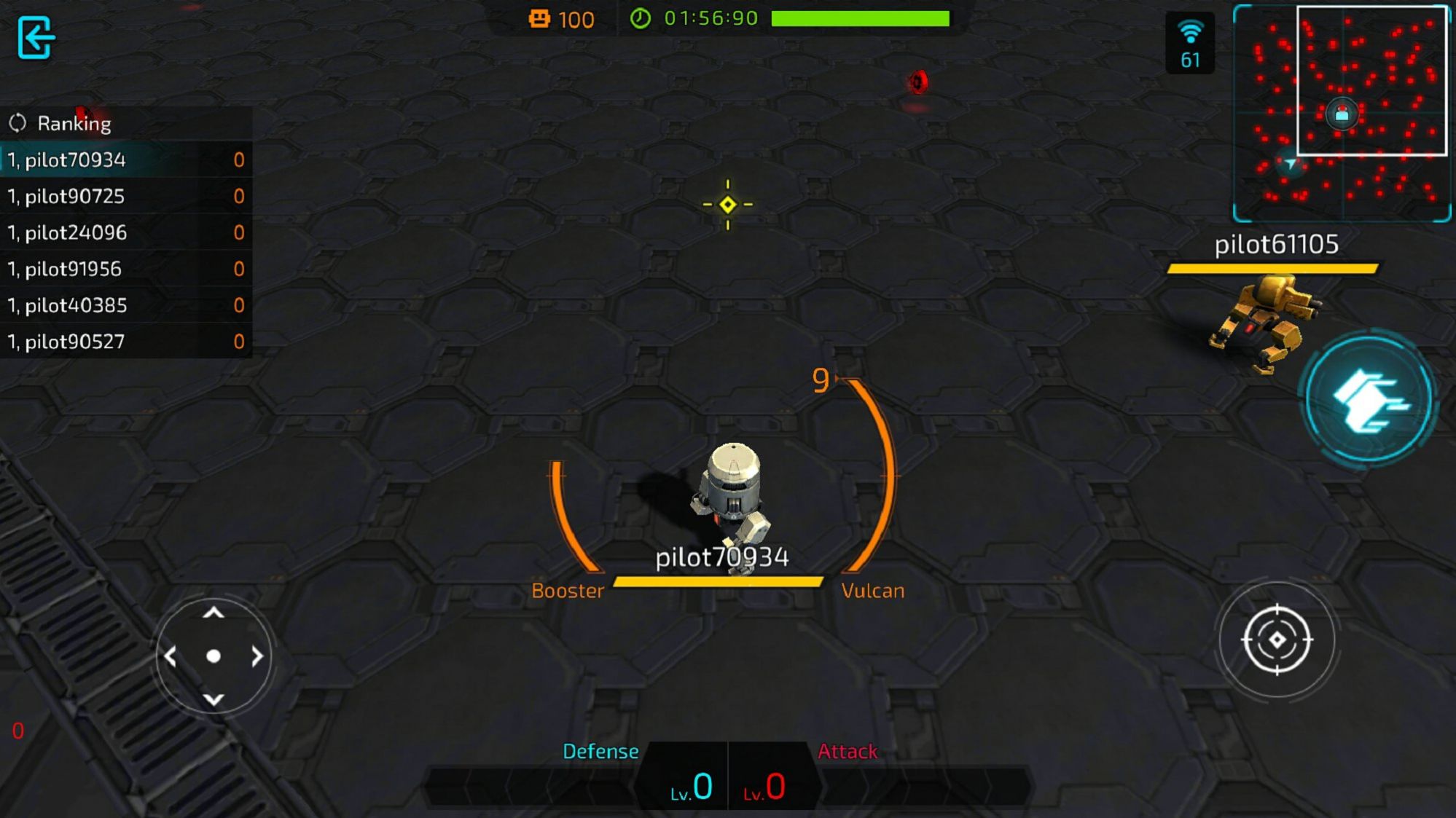Tap the down arrow on the movement pad
The image size is (1456, 818).
click(x=214, y=699)
